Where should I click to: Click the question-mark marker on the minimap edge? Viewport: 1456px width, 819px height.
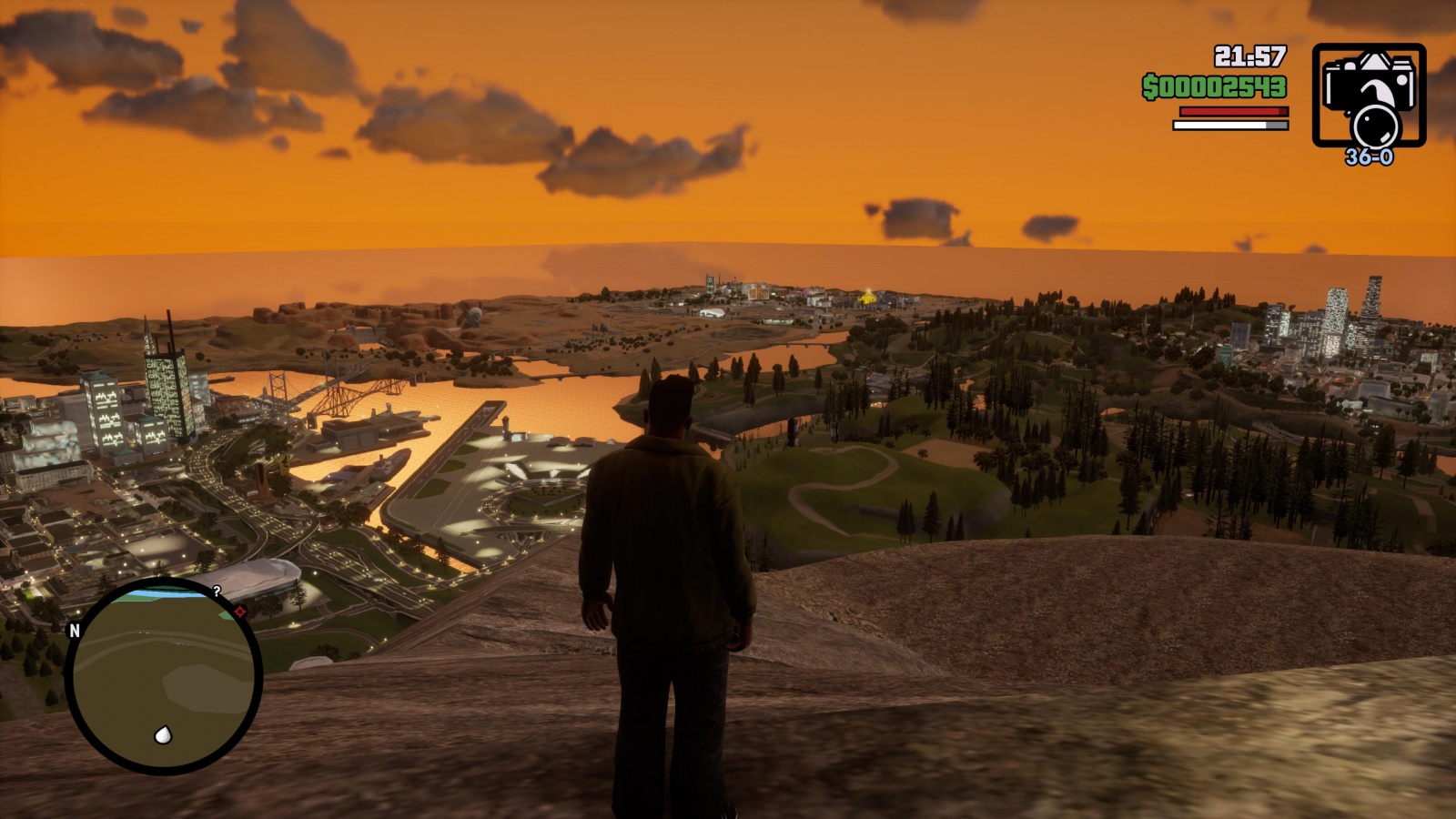coord(217,591)
